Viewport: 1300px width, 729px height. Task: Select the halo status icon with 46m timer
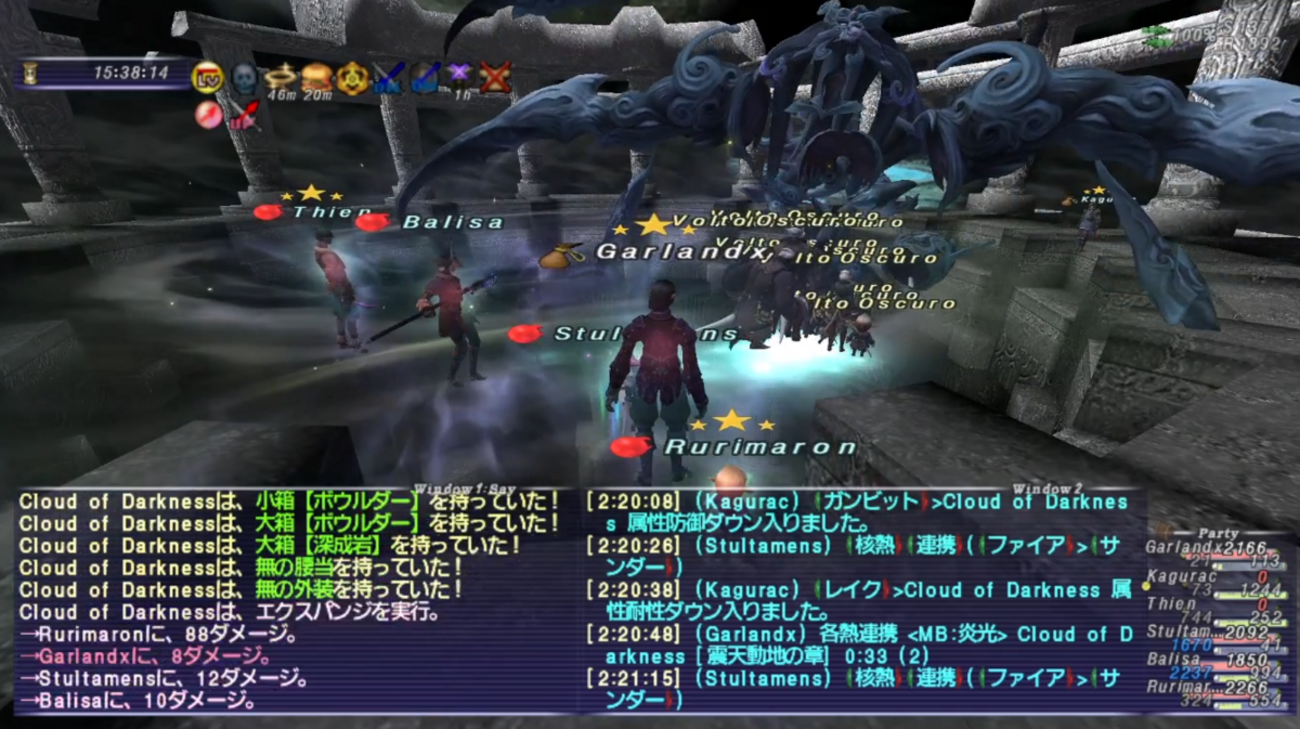coord(279,76)
